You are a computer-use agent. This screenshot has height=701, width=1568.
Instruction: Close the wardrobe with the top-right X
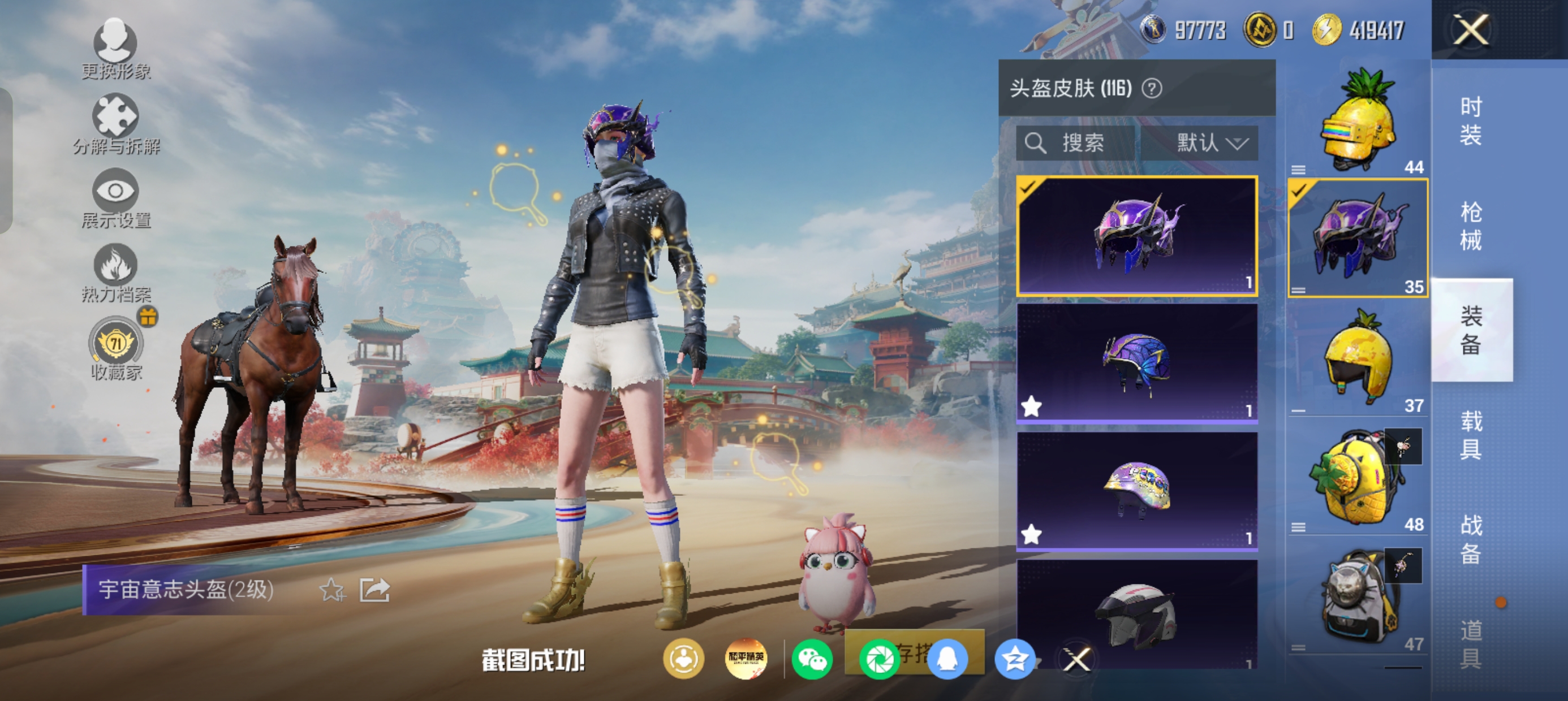(1471, 30)
